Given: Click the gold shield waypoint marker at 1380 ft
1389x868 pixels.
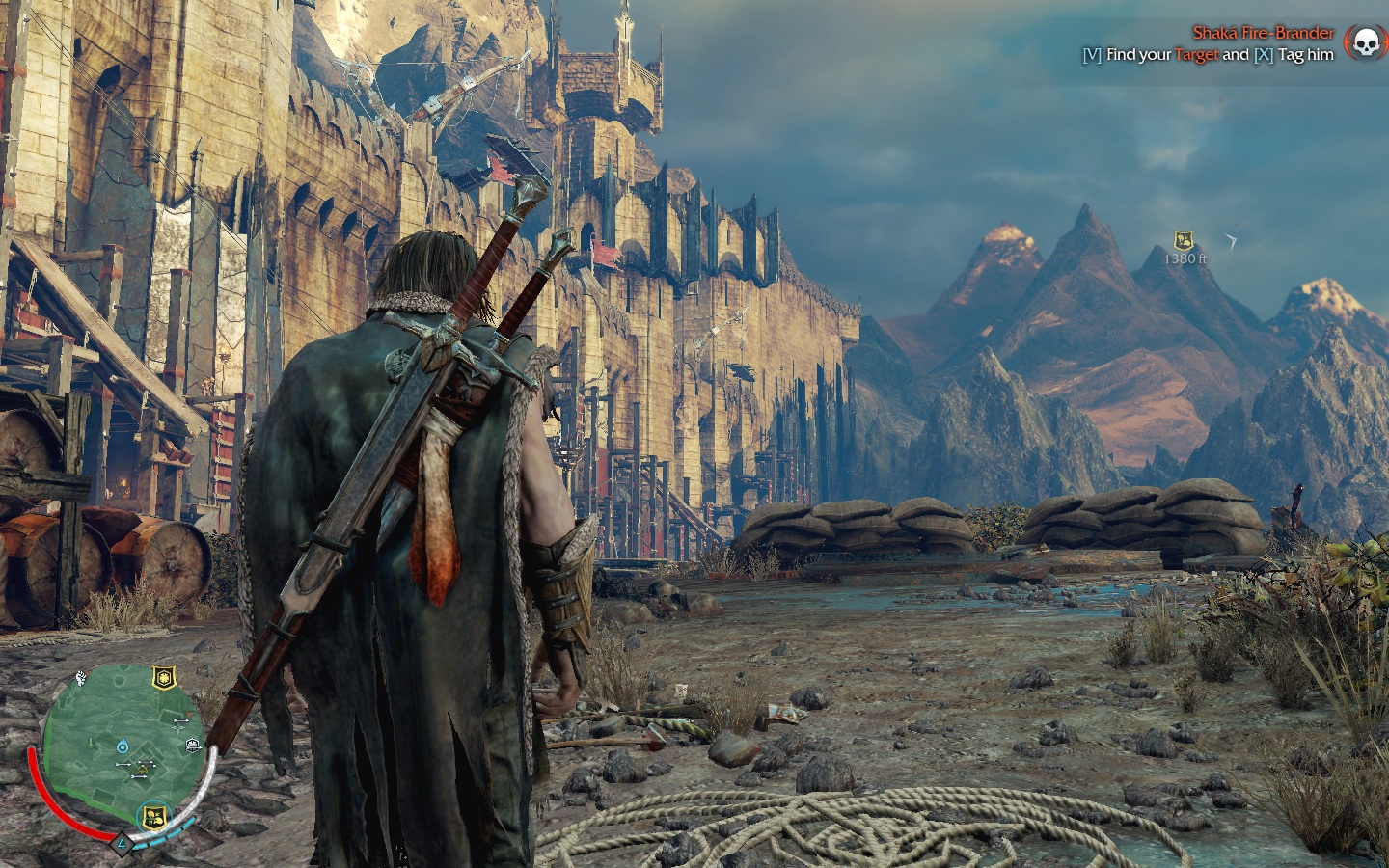Looking at the screenshot, I should point(1184,241).
